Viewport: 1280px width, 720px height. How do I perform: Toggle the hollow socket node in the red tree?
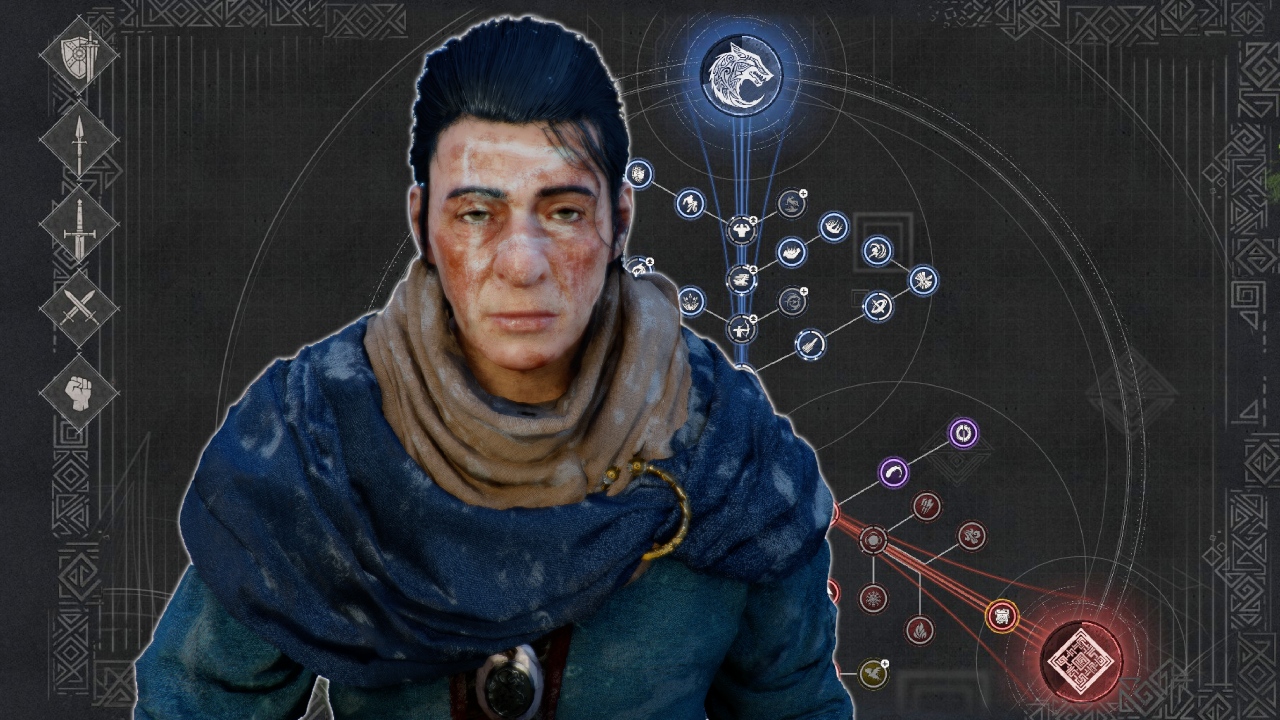[874, 541]
